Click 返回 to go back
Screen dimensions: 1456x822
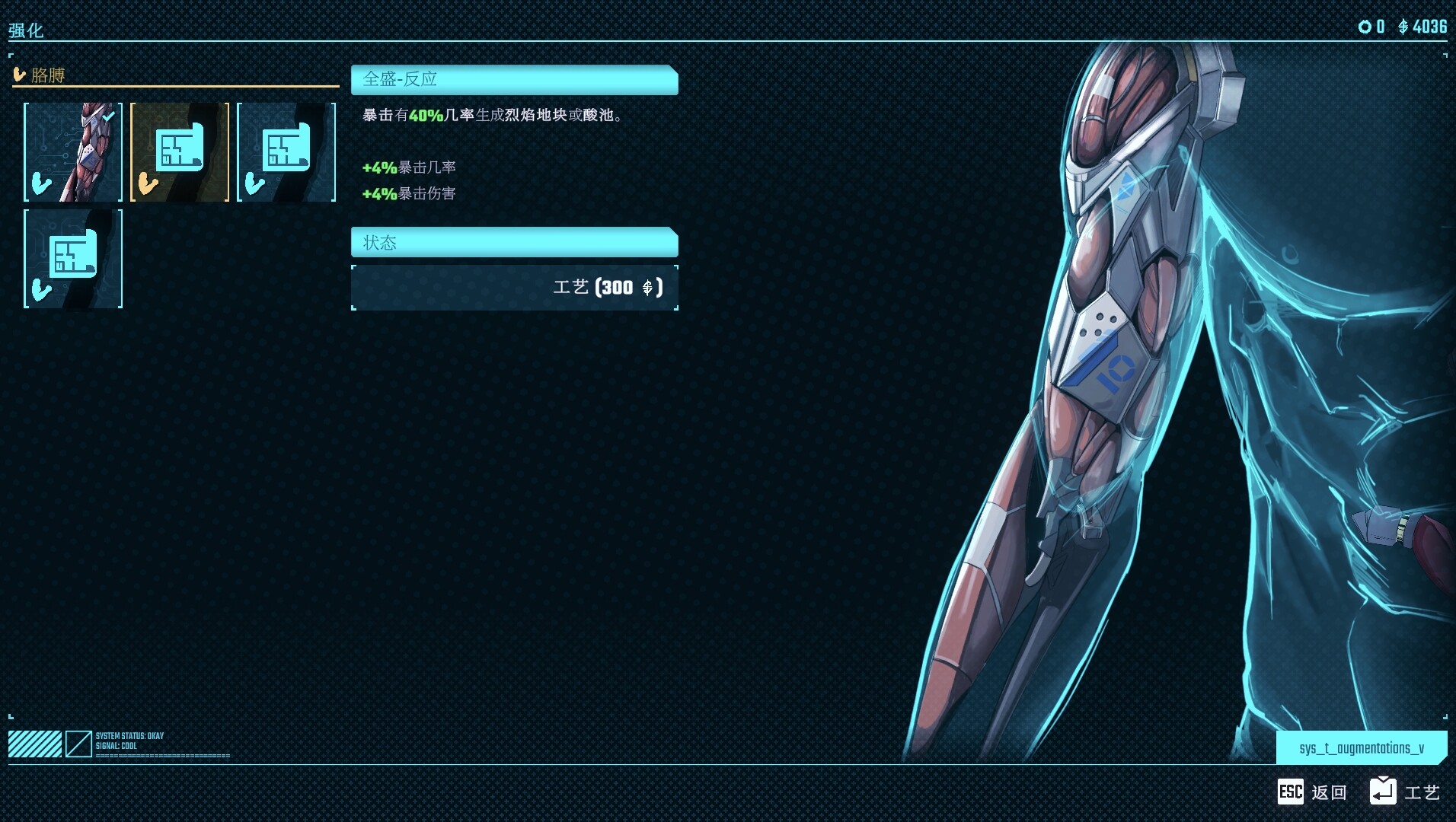coord(1327,792)
